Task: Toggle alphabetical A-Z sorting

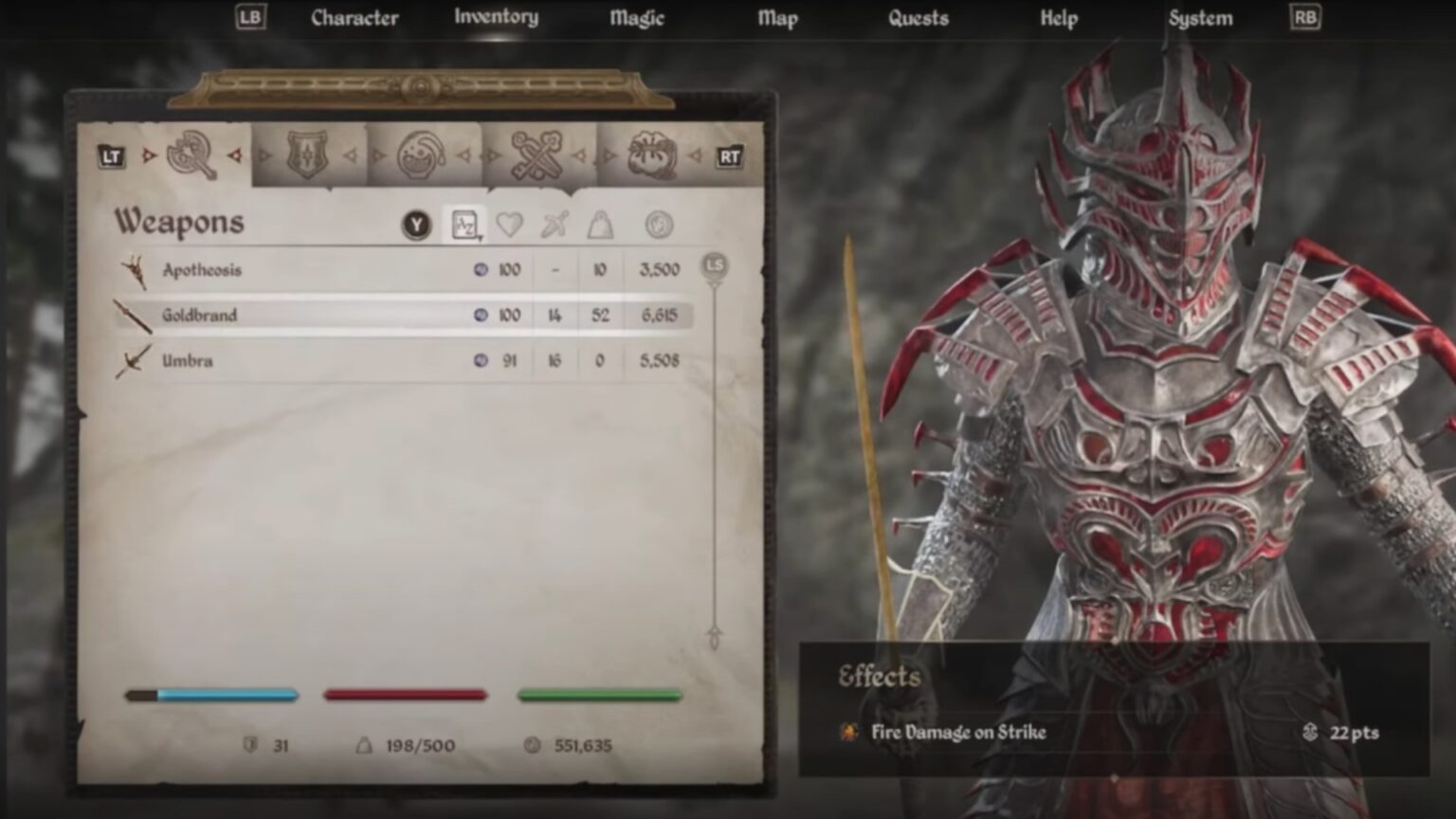Action: click(464, 224)
